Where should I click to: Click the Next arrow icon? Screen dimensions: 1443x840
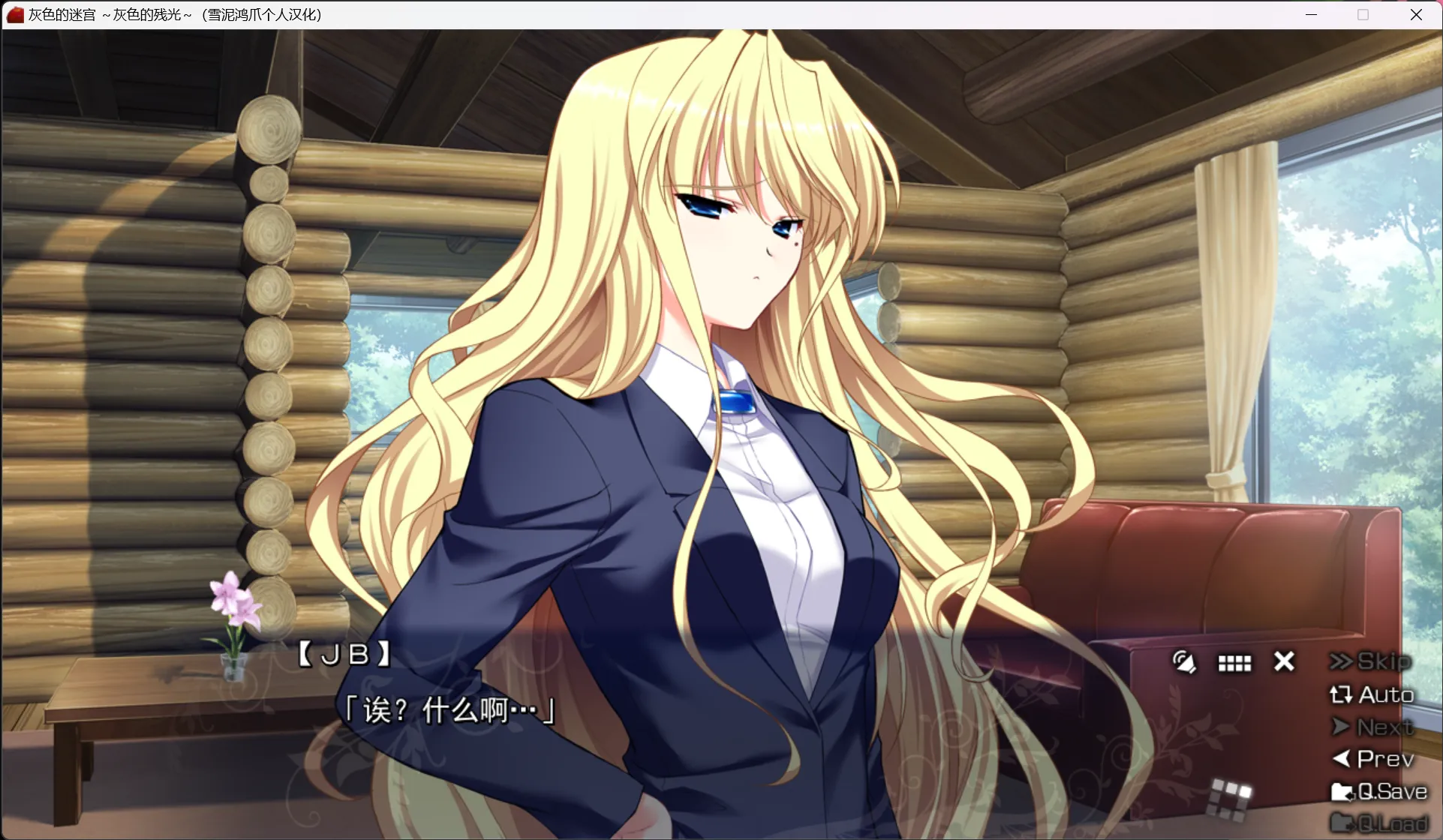[1342, 726]
